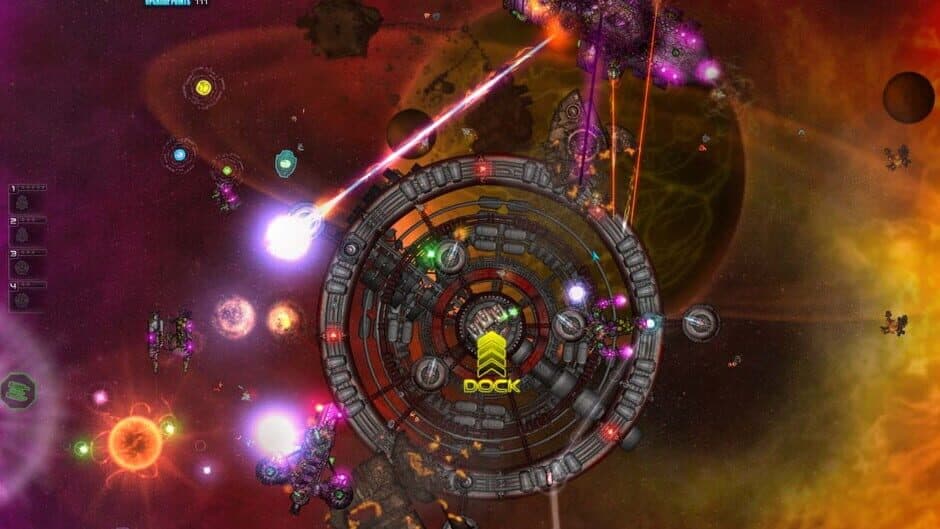This screenshot has width=940, height=529.
Task: Pick squad slot number 4
Action: click(27, 296)
